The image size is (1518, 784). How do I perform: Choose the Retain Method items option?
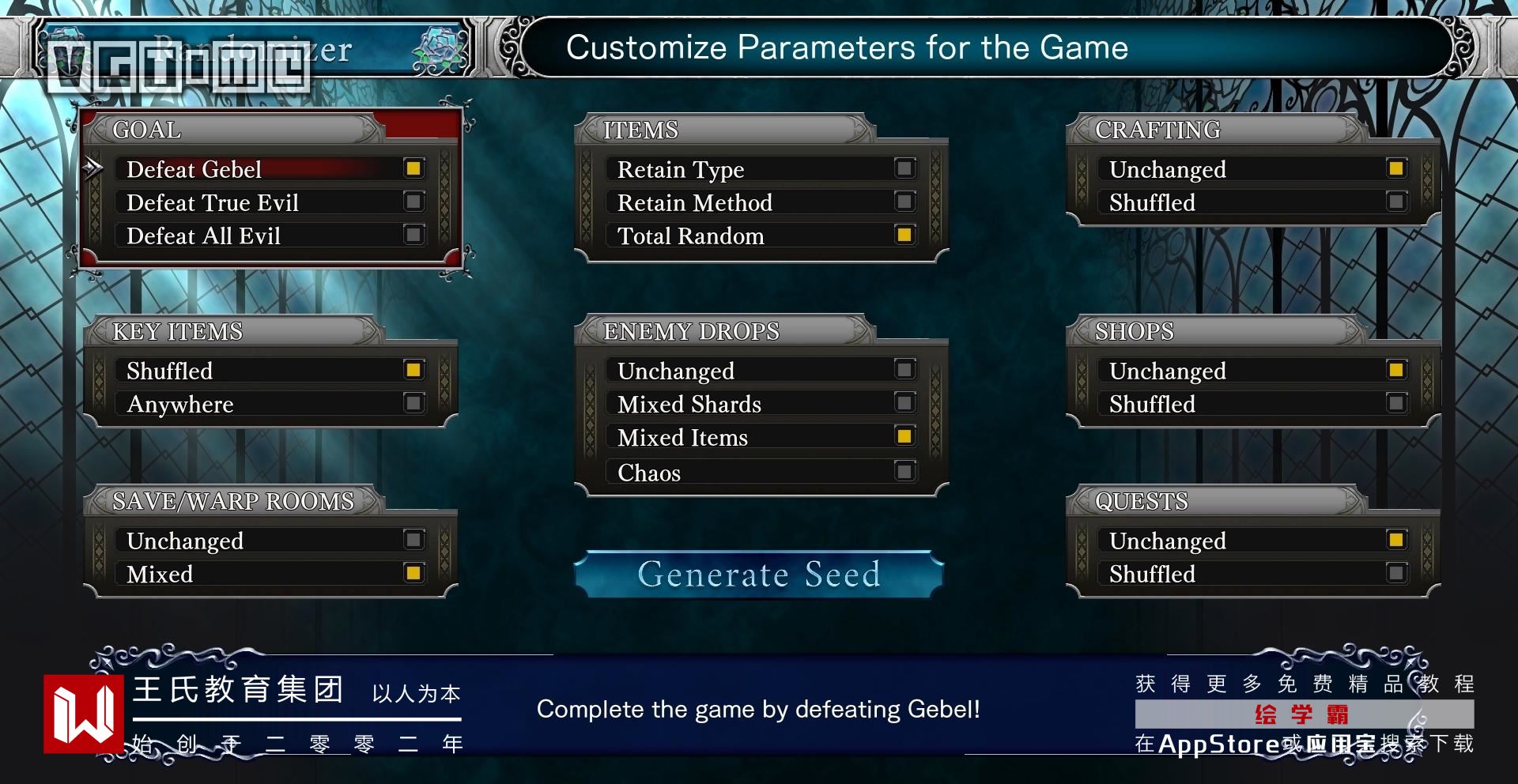point(761,202)
